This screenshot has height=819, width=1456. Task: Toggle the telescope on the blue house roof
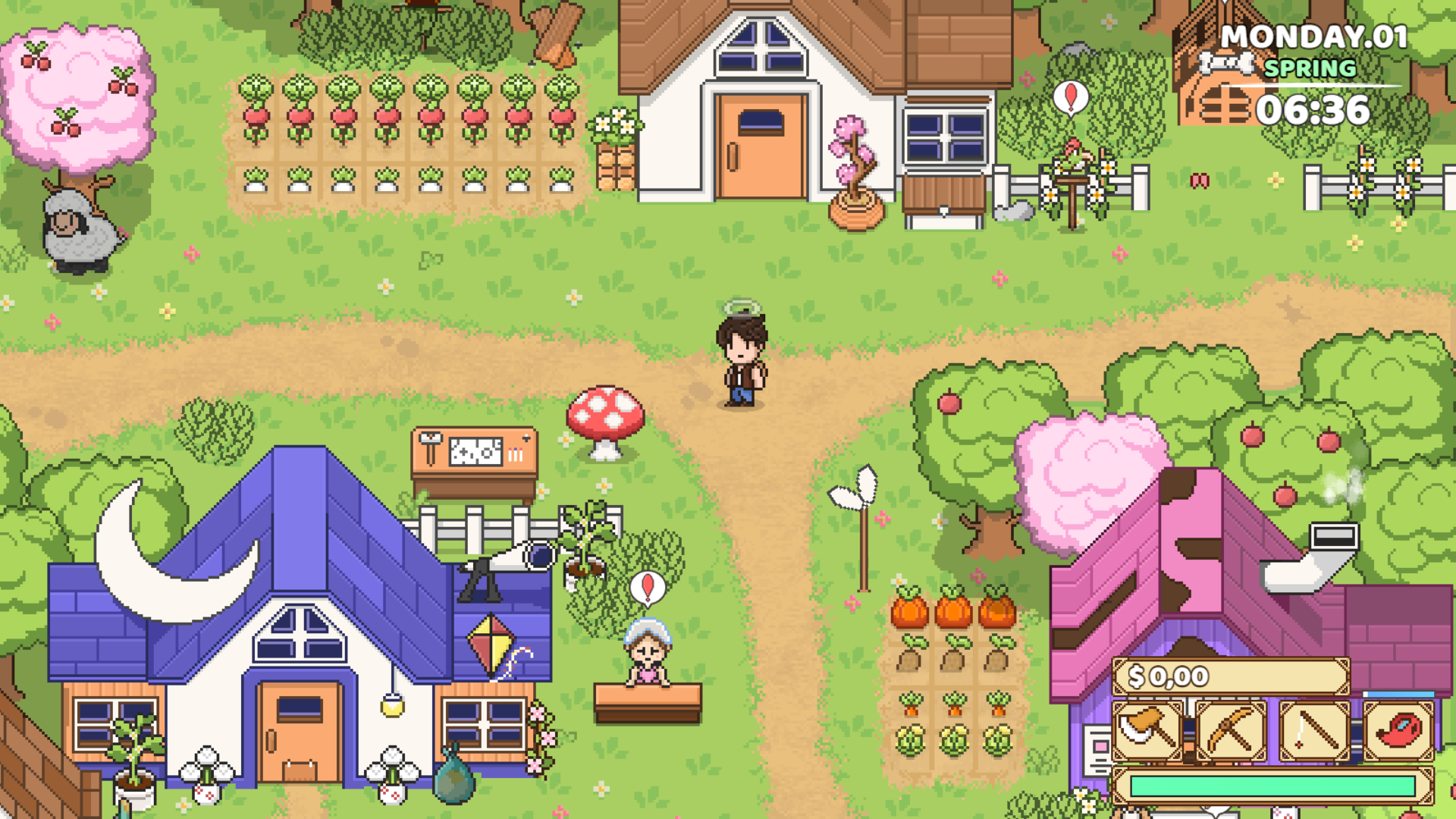(508, 560)
